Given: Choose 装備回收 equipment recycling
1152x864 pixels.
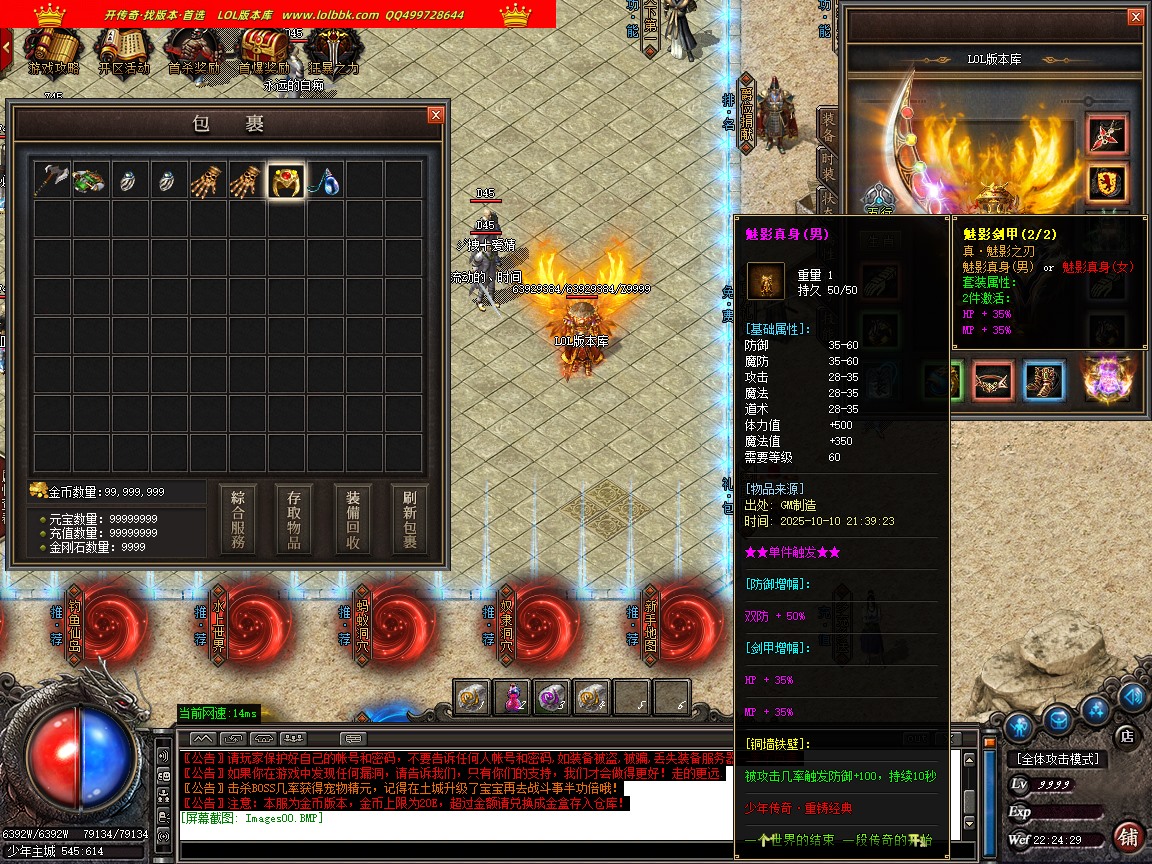Looking at the screenshot, I should click(x=353, y=520).
